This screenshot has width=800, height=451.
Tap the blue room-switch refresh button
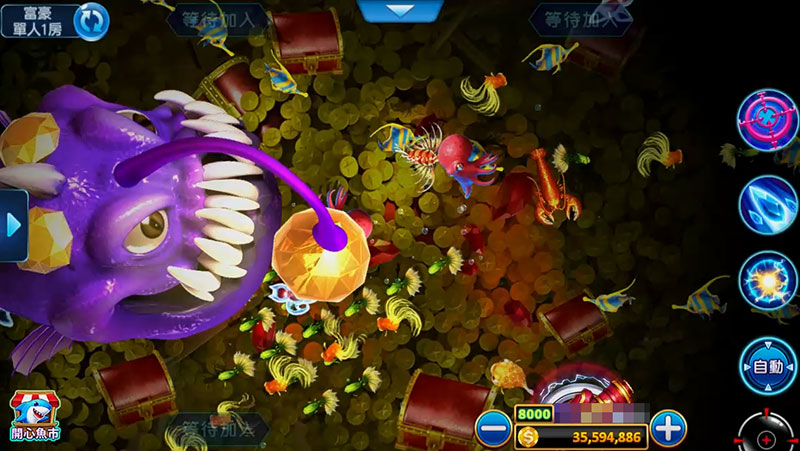[x=92, y=21]
